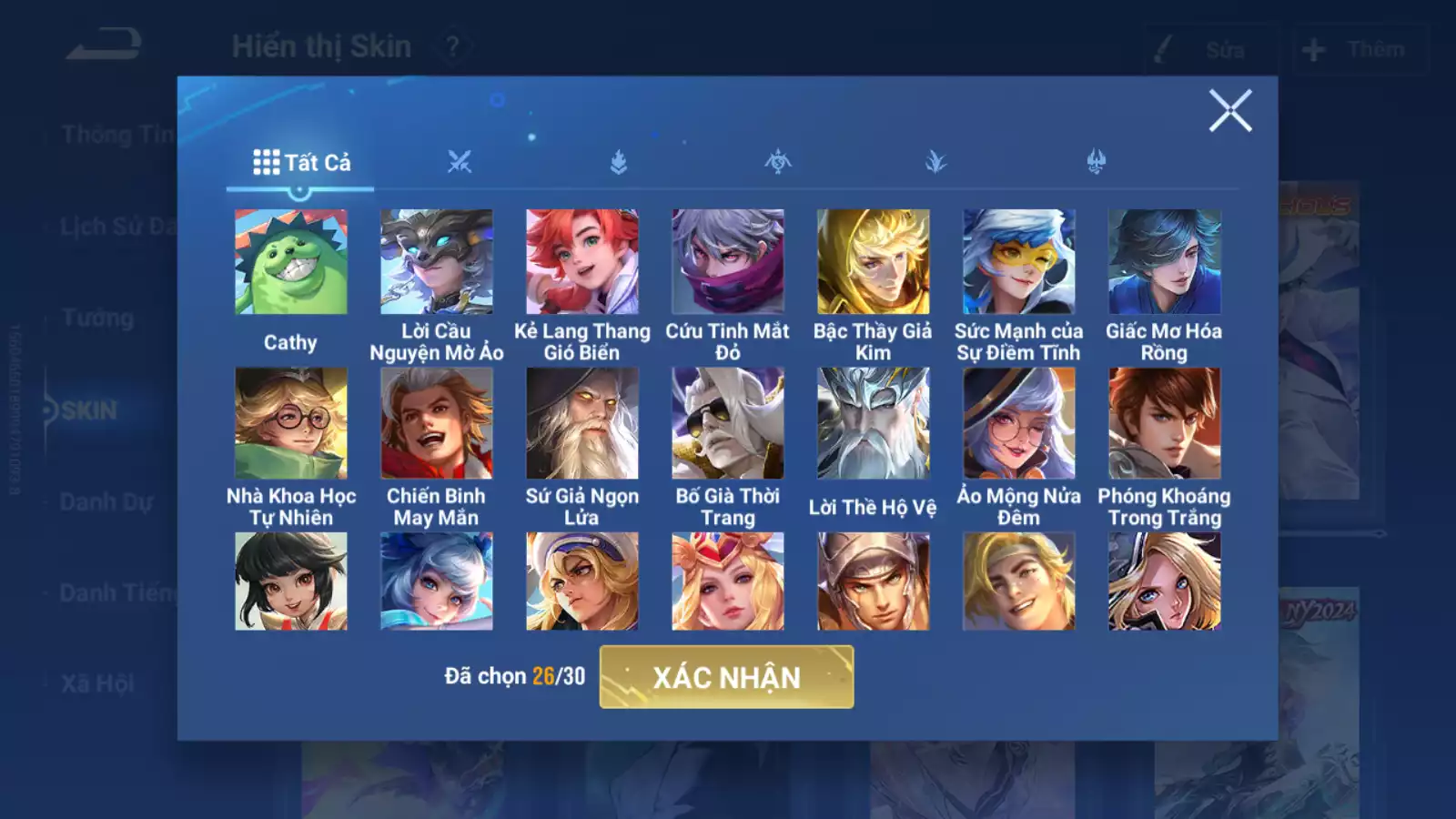Close the skin display dialog

[x=1232, y=112]
